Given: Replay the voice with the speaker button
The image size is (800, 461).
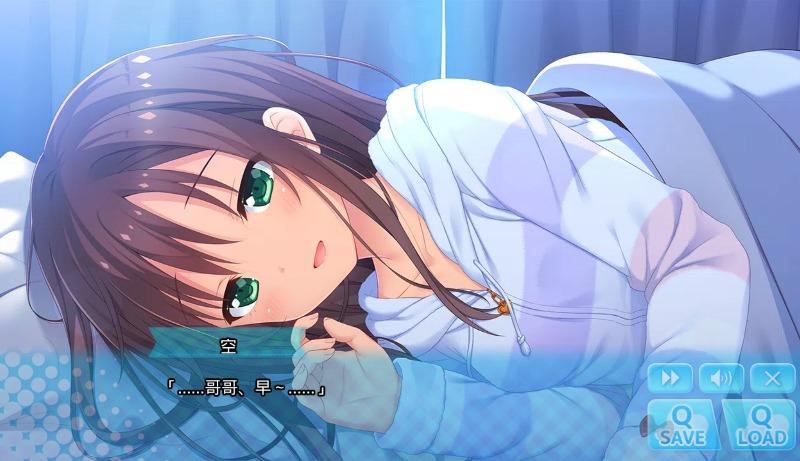Looking at the screenshot, I should coord(721,378).
